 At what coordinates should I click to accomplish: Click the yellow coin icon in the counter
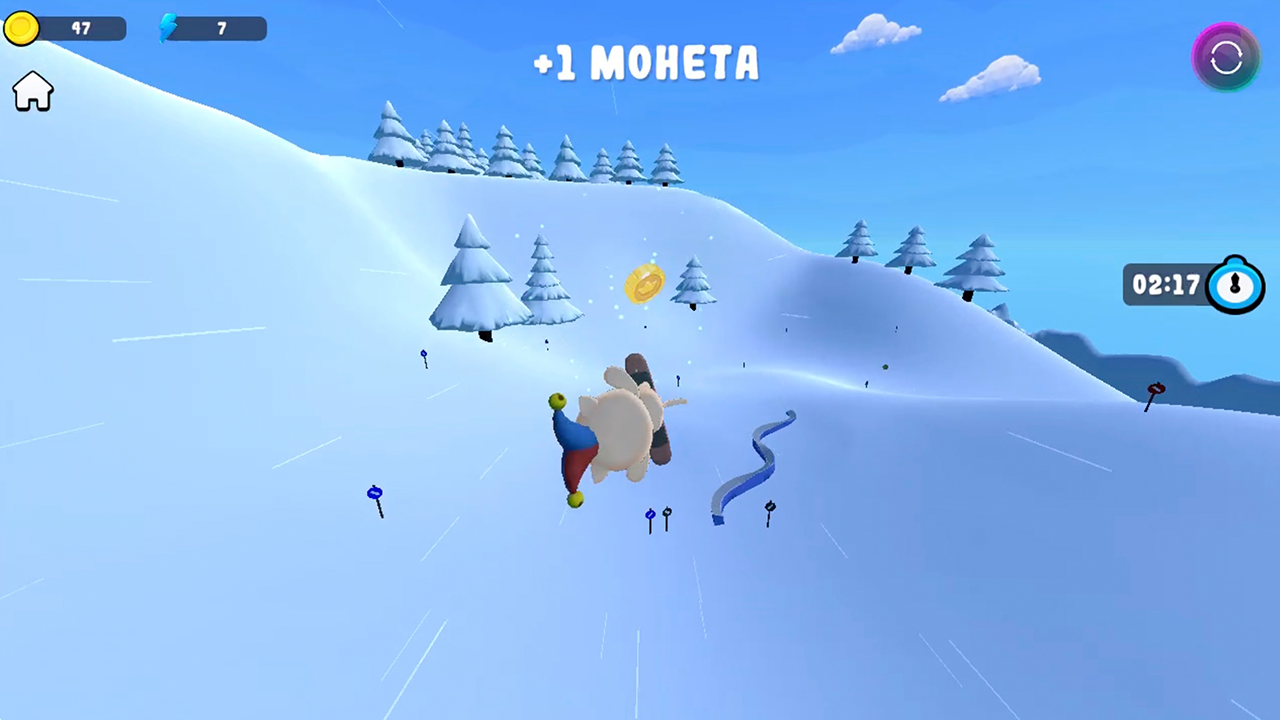21,27
